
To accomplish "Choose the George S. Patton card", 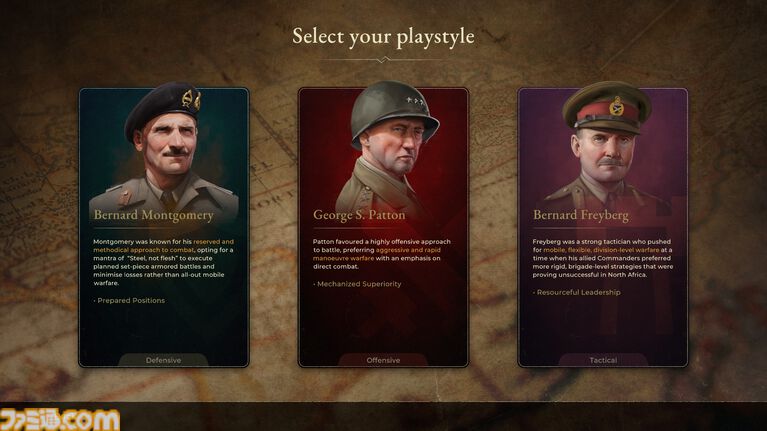I will coord(383,227).
